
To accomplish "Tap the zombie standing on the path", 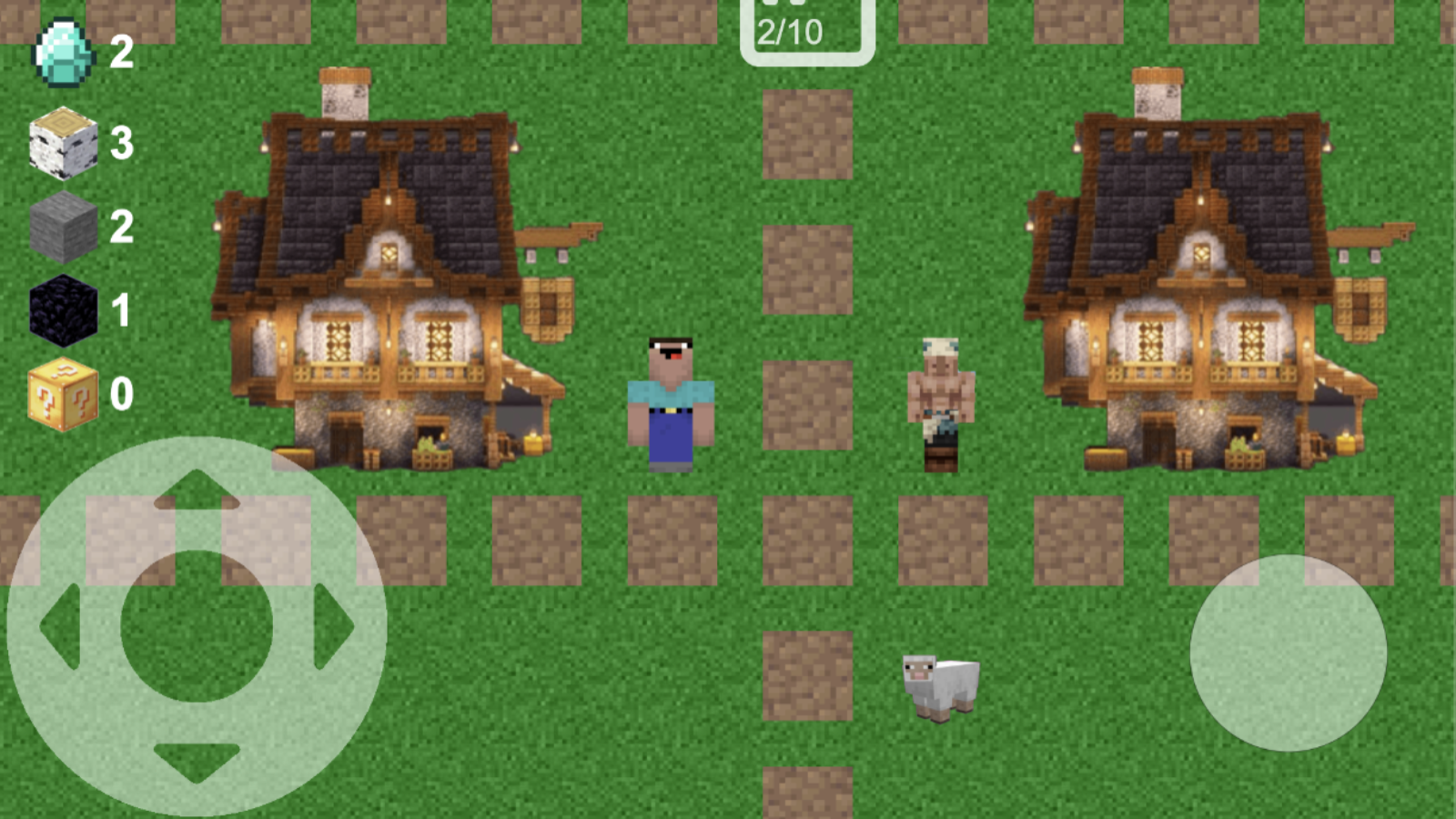I will (x=942, y=400).
